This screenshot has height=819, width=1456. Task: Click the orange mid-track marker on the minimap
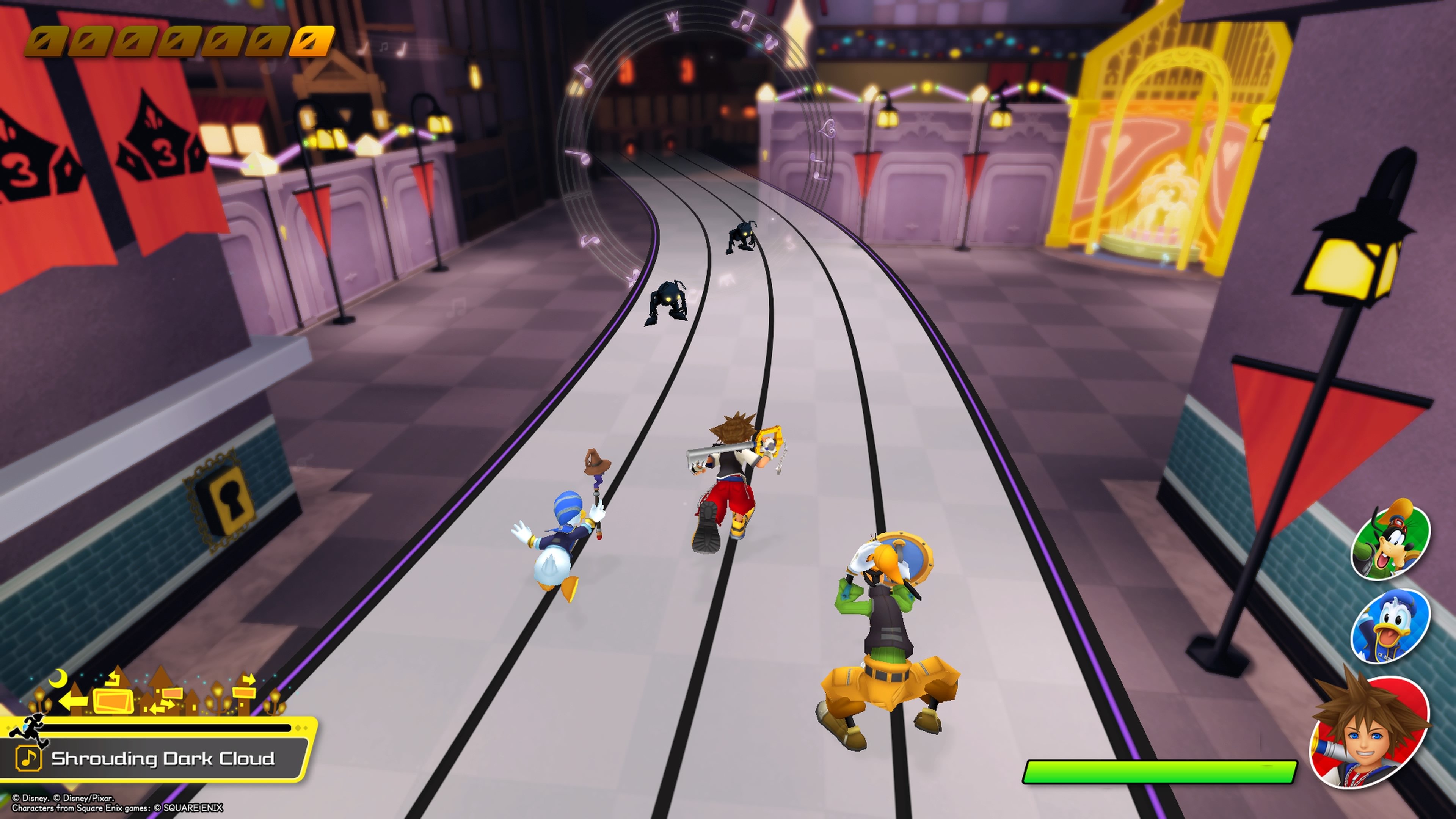tap(172, 693)
